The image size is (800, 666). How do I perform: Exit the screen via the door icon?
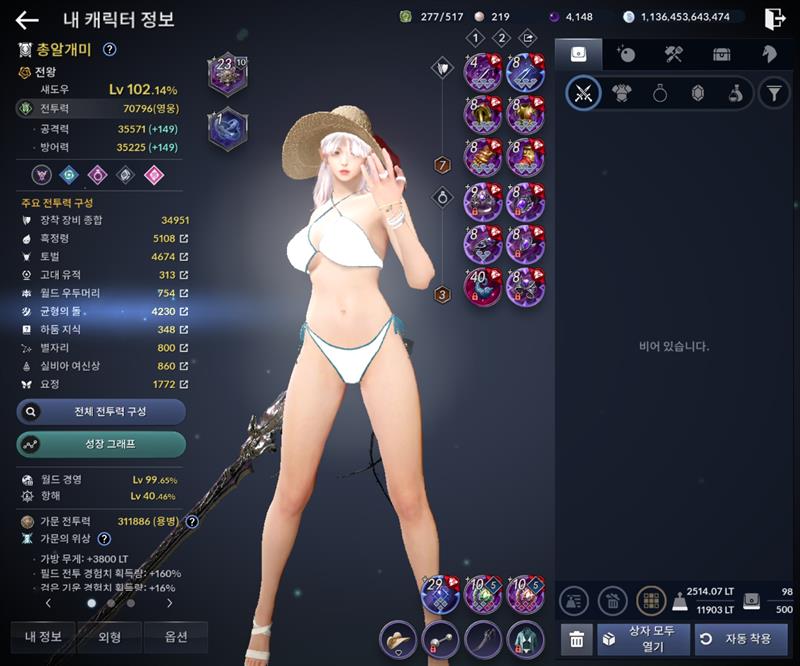click(x=774, y=19)
